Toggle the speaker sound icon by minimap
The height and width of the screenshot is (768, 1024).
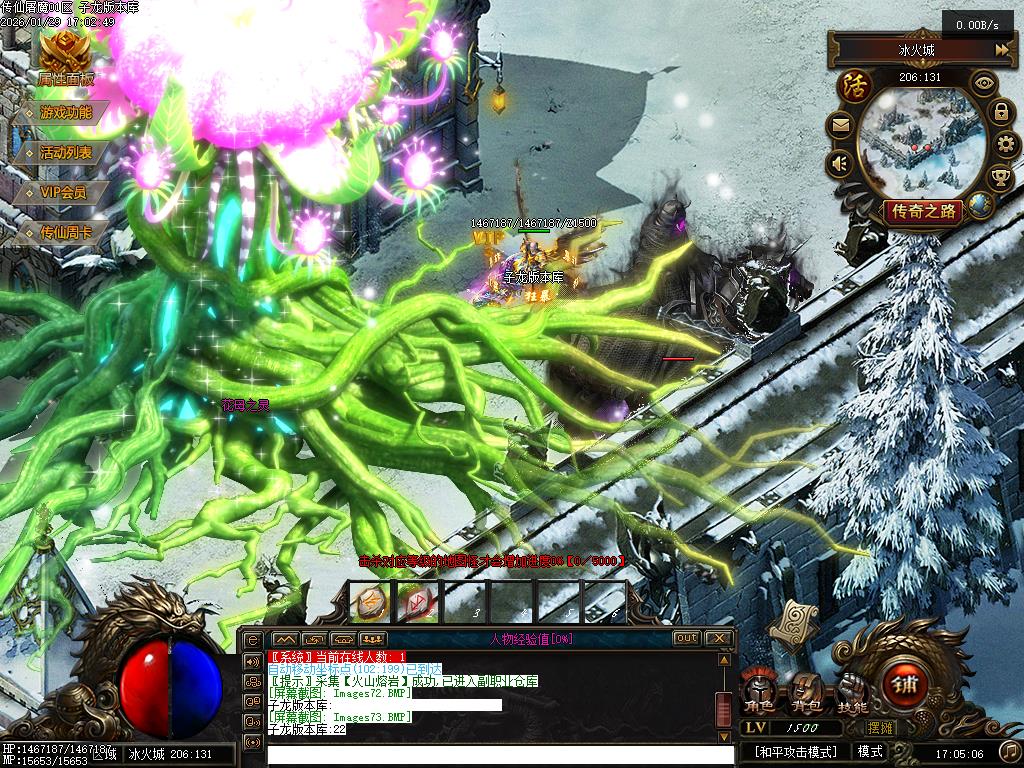pyautogui.click(x=839, y=162)
